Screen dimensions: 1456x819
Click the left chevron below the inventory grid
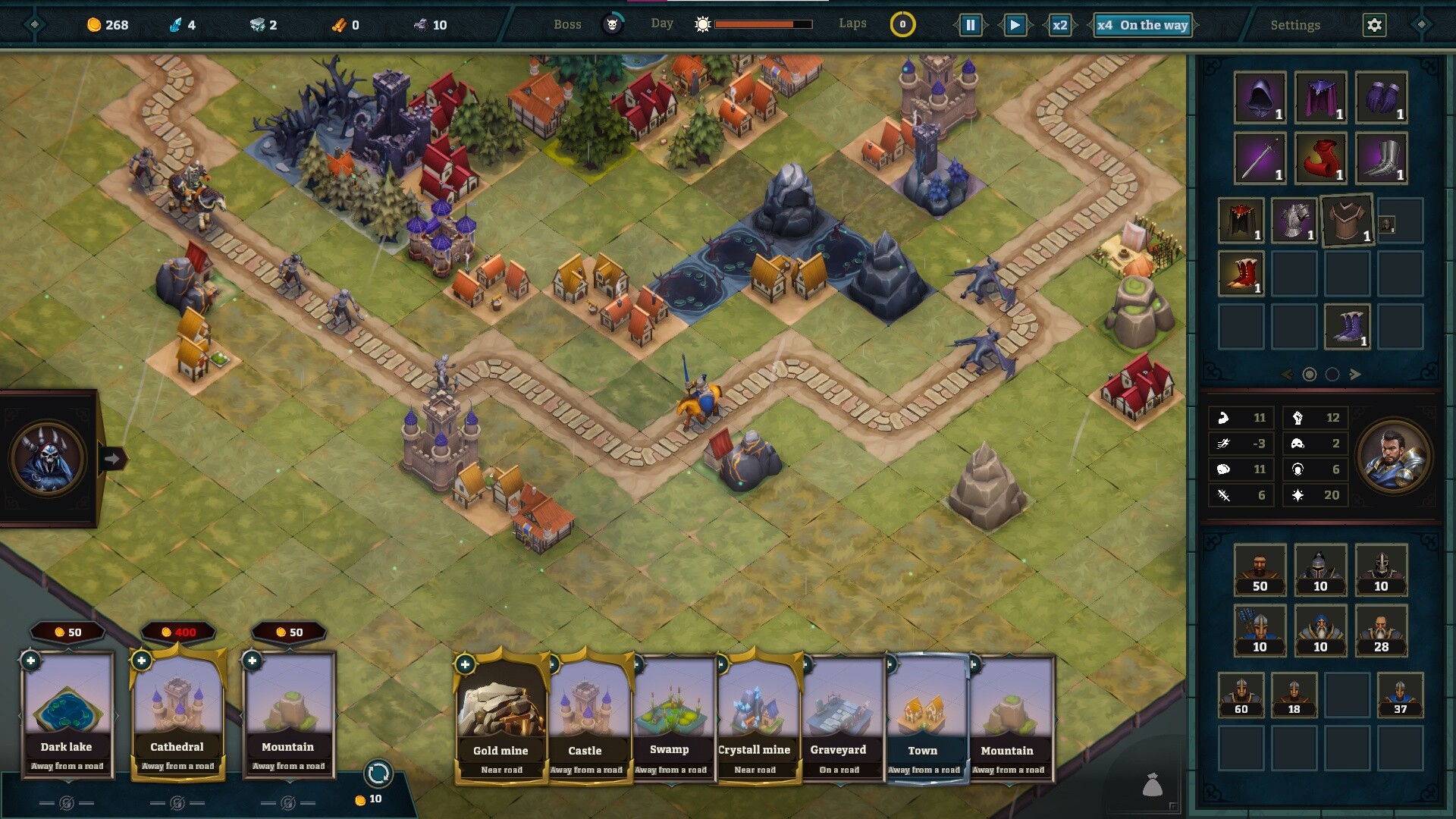pos(1287,373)
